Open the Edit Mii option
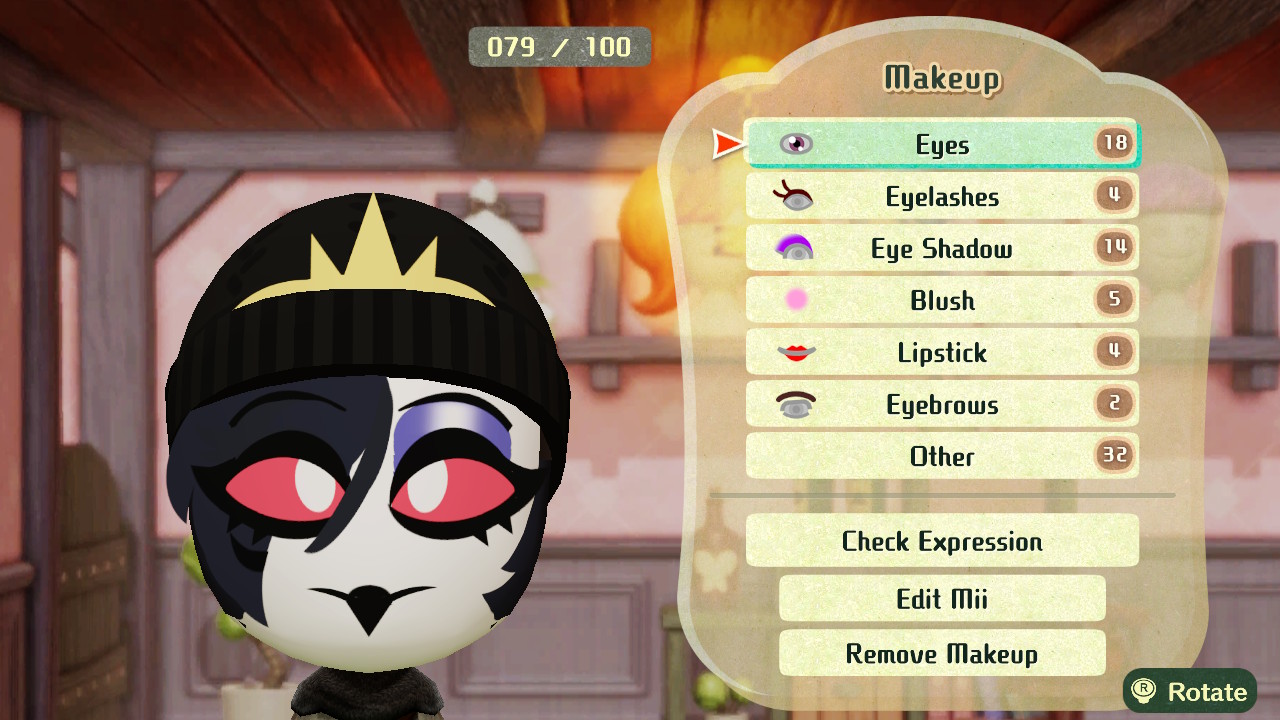This screenshot has height=720, width=1280. [x=941, y=598]
